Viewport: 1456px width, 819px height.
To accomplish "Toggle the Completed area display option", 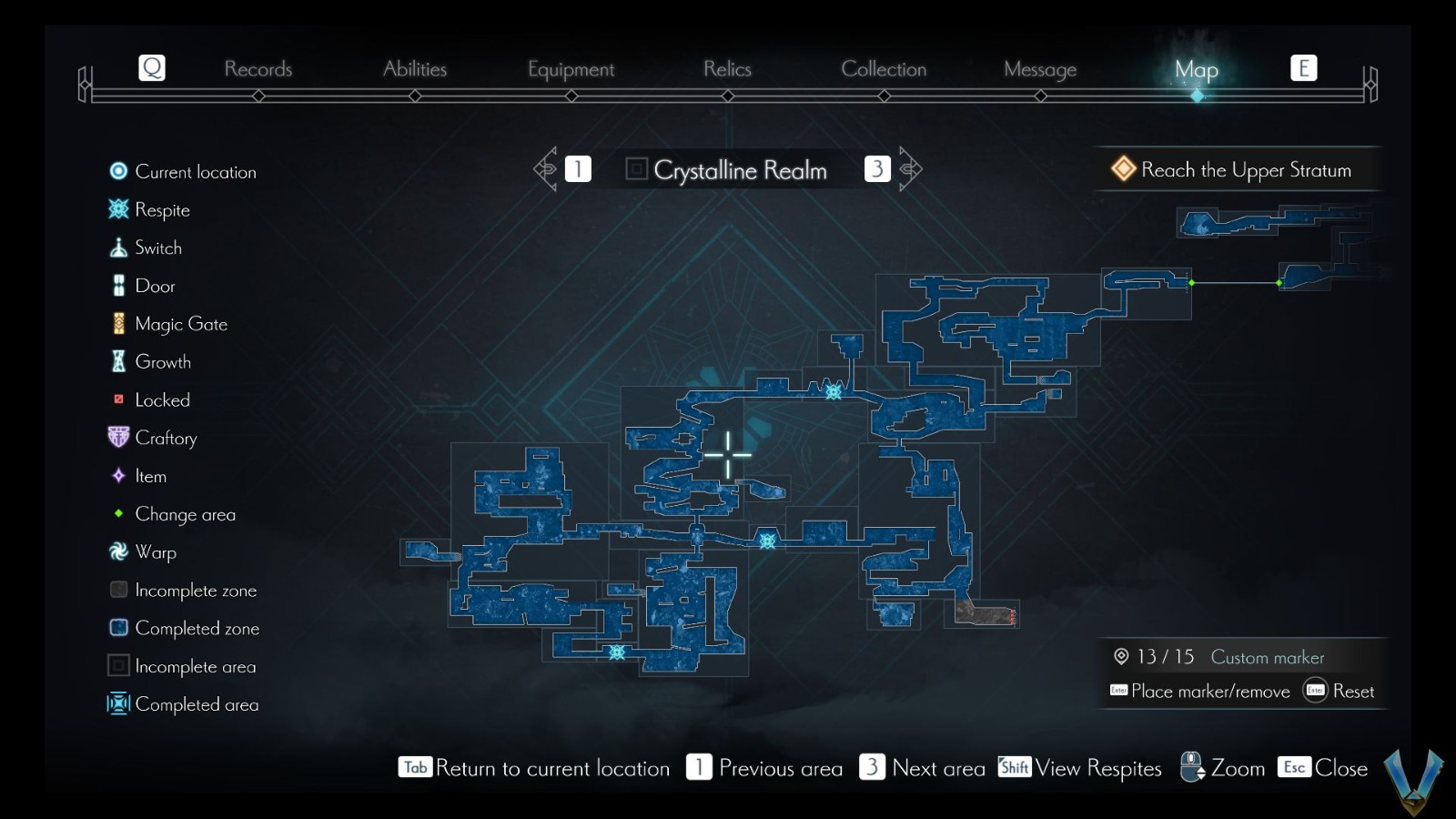I will [x=116, y=704].
